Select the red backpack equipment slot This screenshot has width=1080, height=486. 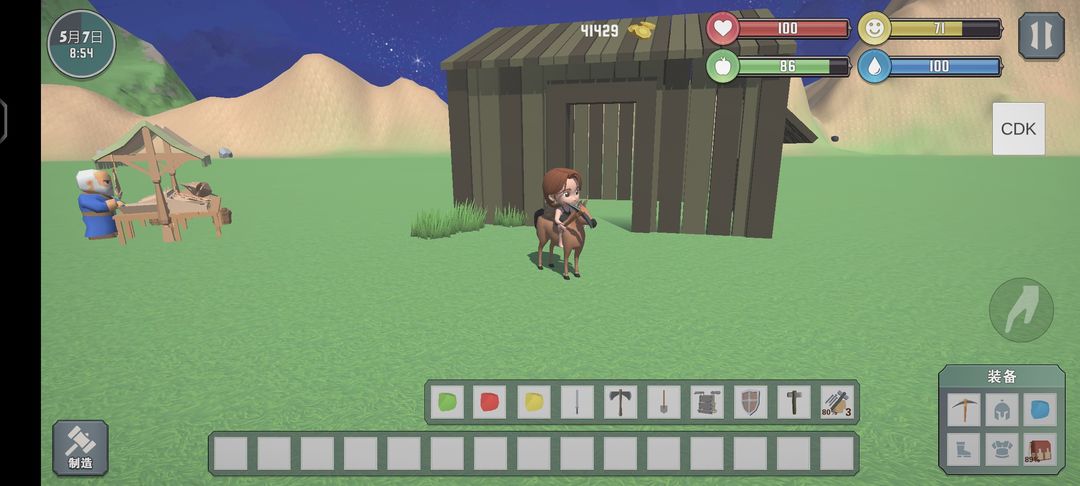[x=1040, y=448]
